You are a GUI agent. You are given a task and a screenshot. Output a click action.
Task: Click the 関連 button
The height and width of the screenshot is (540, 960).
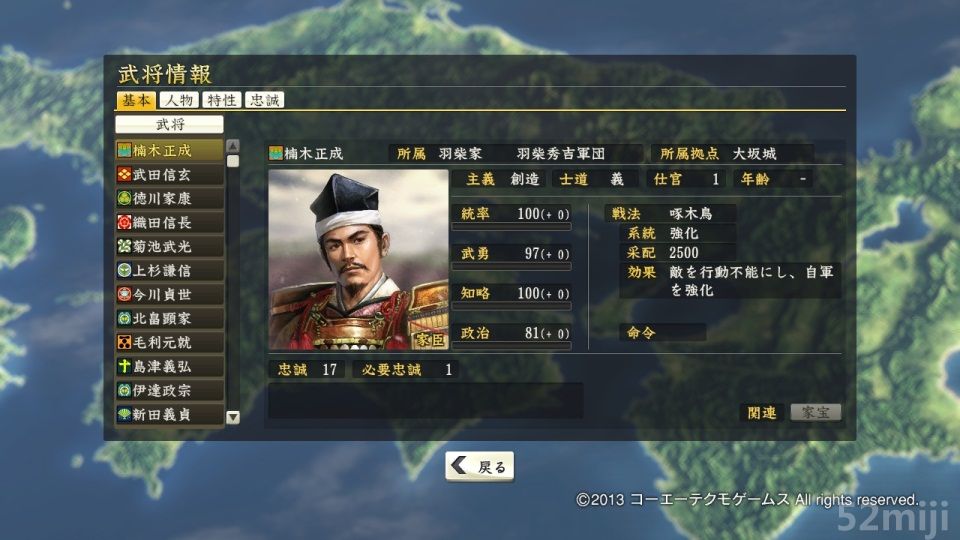coord(762,412)
